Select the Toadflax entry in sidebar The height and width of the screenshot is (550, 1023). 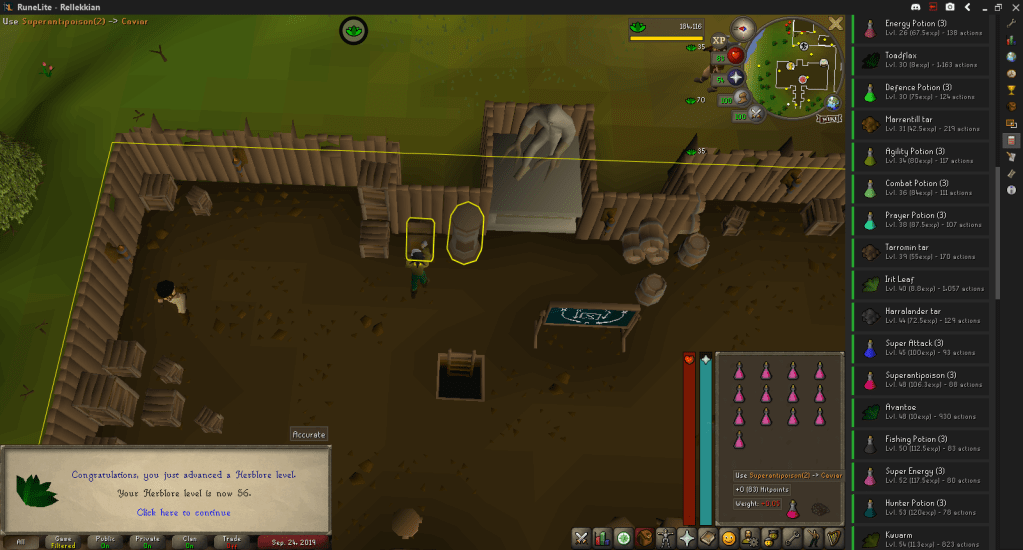pyautogui.click(x=922, y=59)
